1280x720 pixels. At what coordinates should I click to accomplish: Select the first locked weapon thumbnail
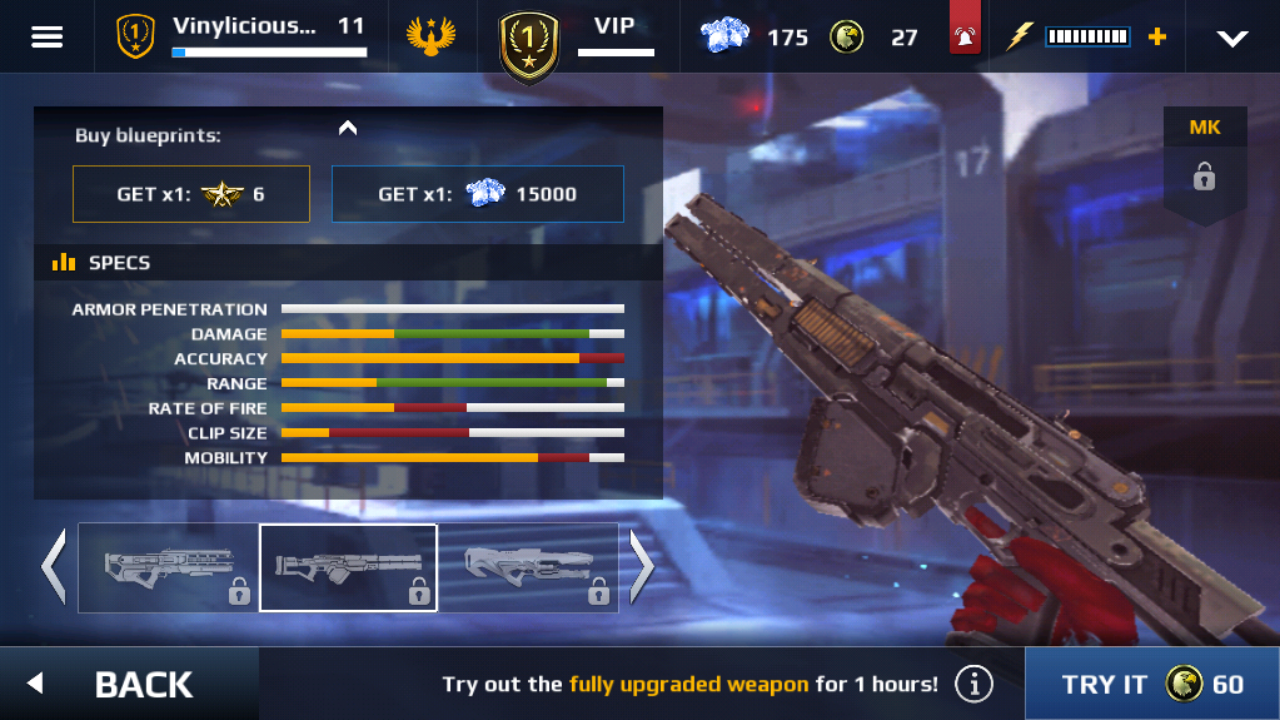168,568
